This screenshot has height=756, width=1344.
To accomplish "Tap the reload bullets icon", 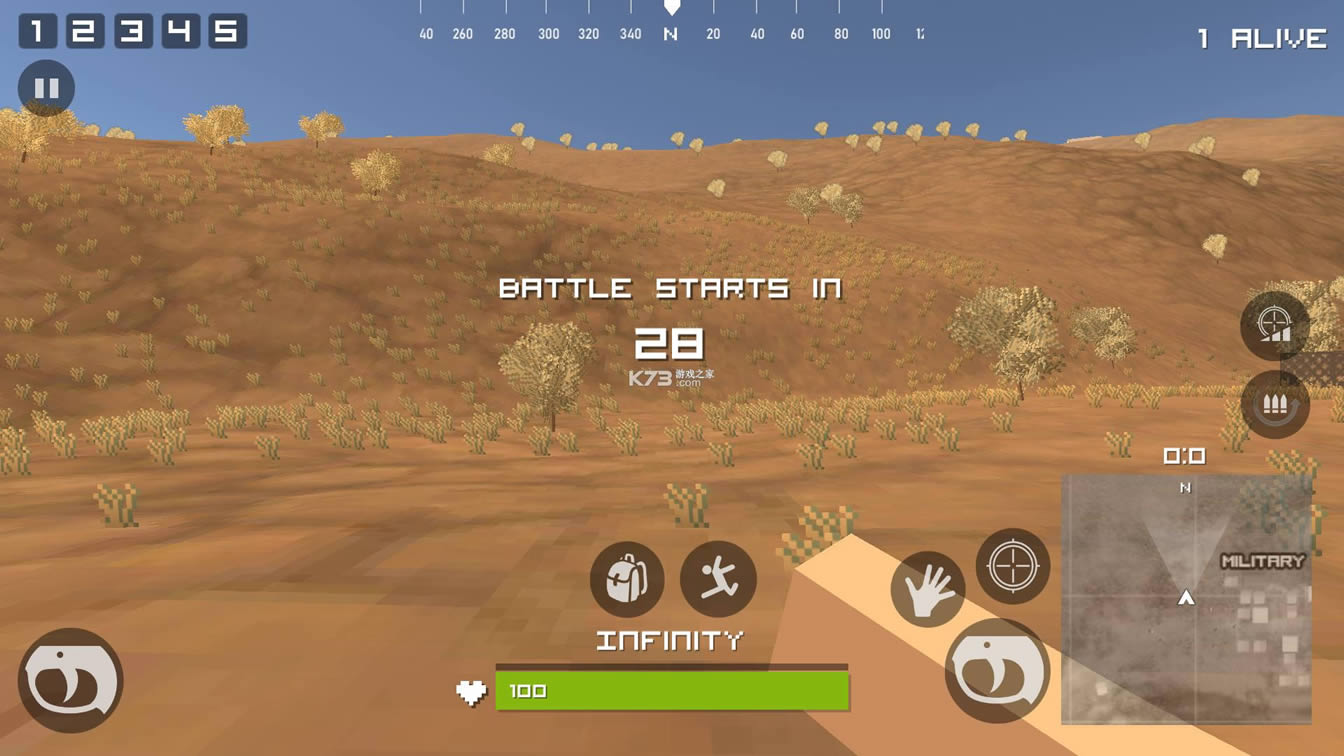I will pos(1274,405).
